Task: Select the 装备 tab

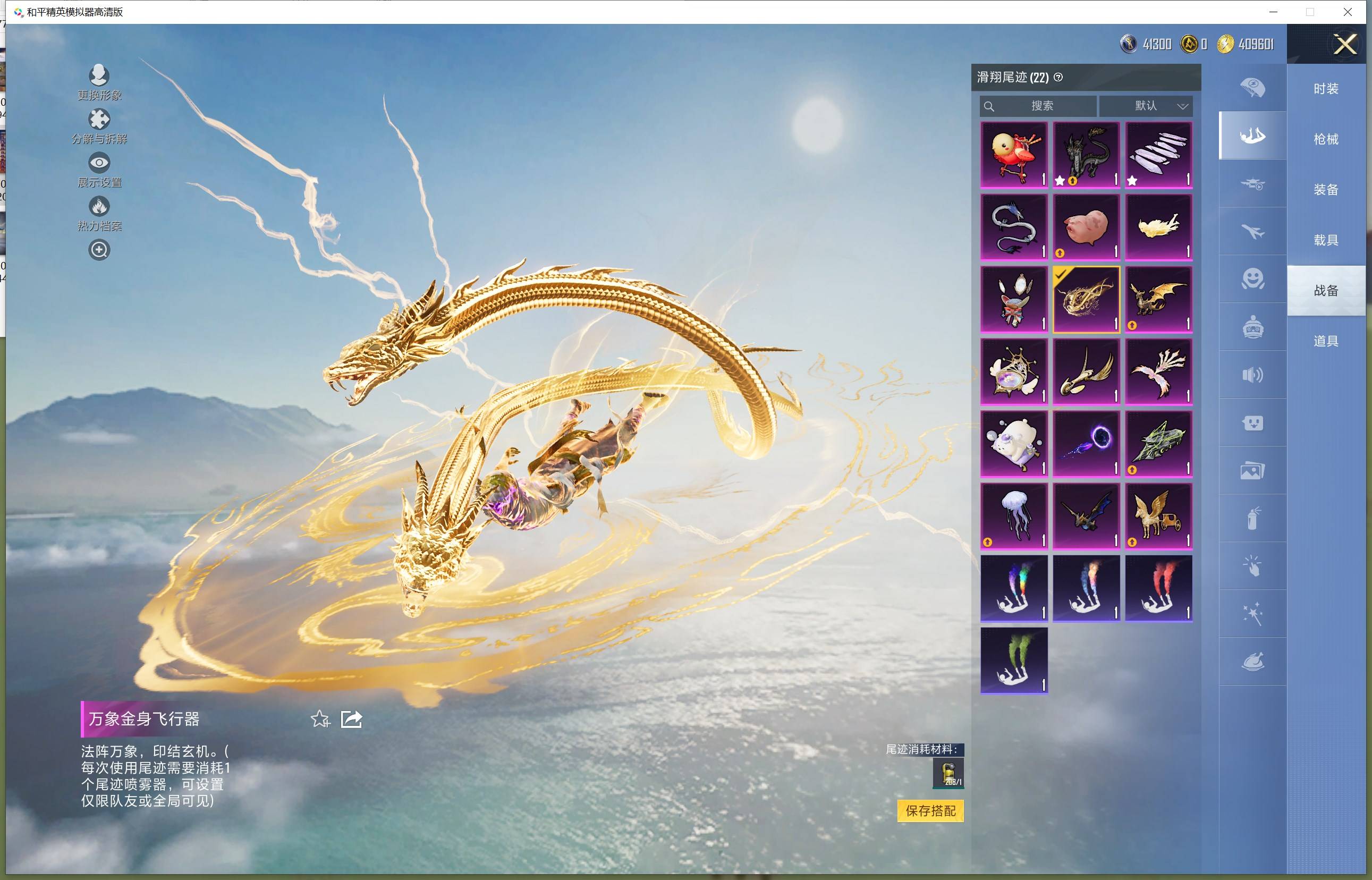Action: point(1326,190)
